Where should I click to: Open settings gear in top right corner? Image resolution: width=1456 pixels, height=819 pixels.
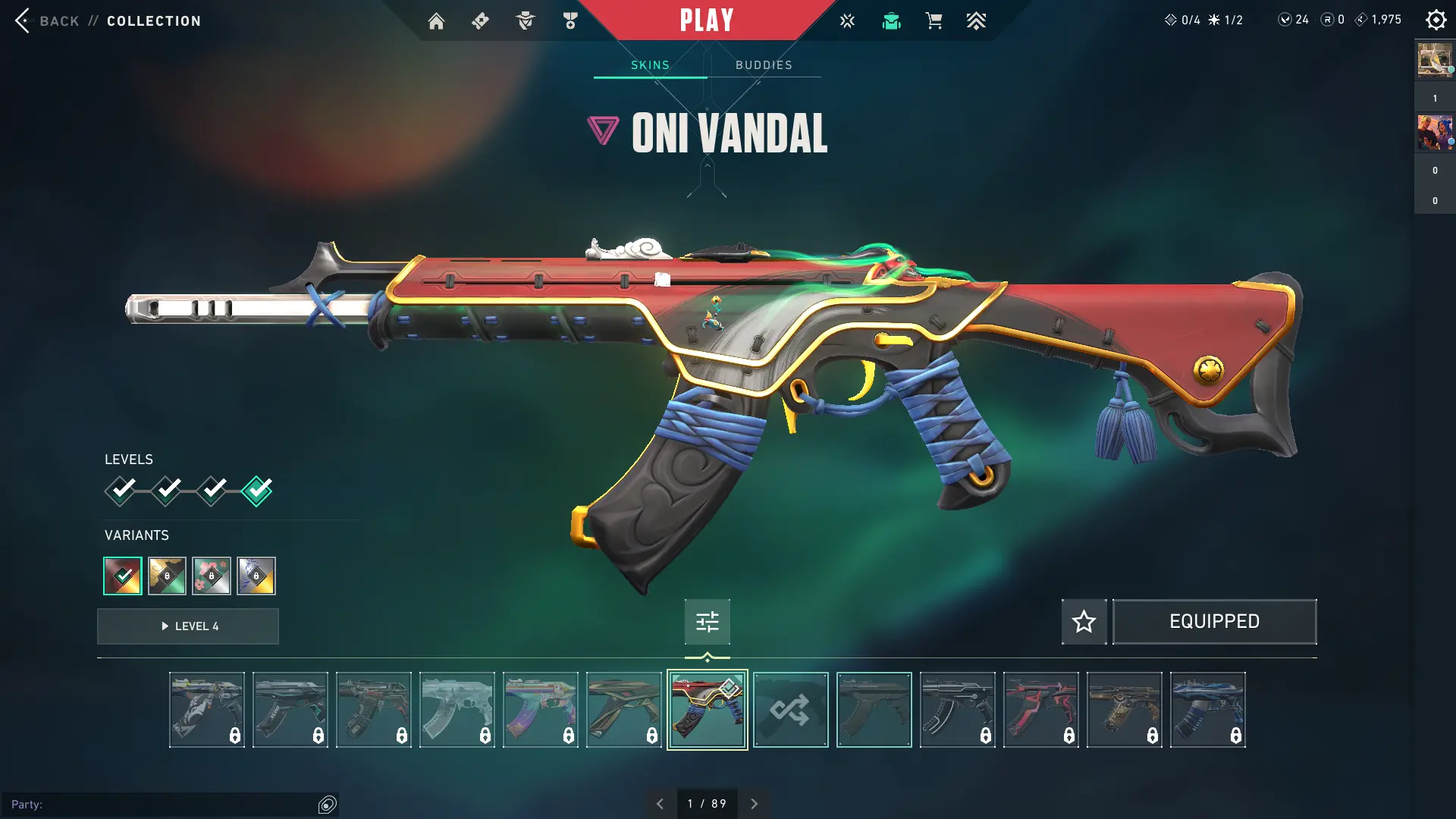1436,20
